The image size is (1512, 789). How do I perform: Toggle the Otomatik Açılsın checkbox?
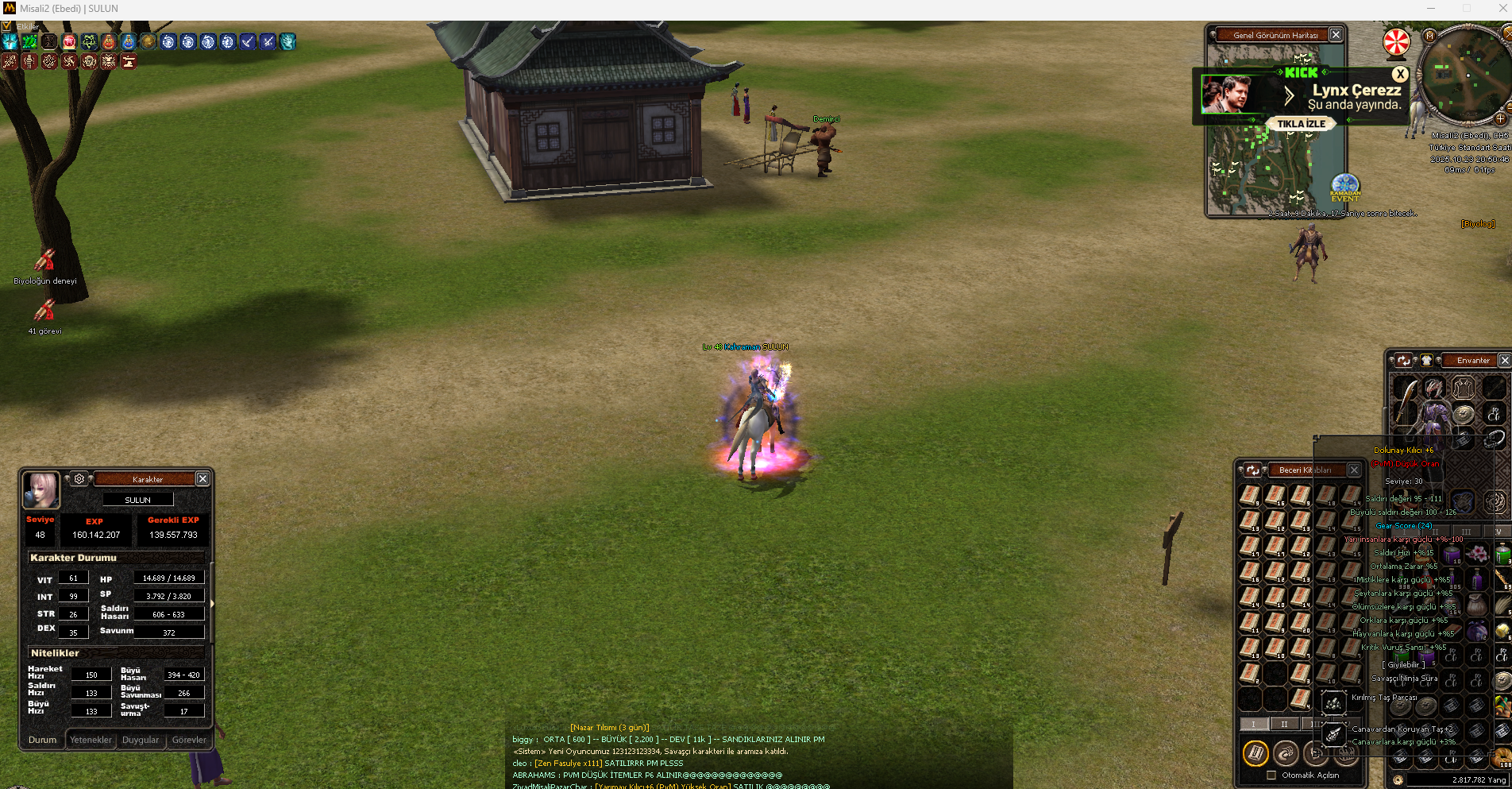pos(1271,775)
